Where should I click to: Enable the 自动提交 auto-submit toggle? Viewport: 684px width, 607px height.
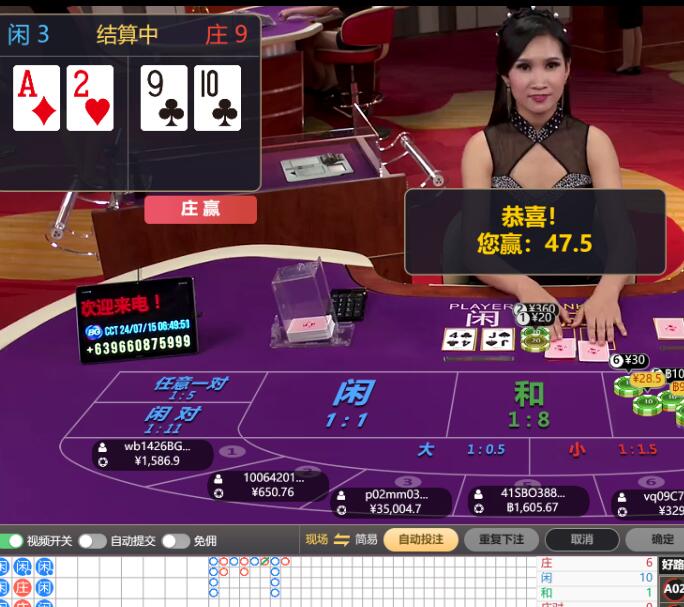pos(93,541)
